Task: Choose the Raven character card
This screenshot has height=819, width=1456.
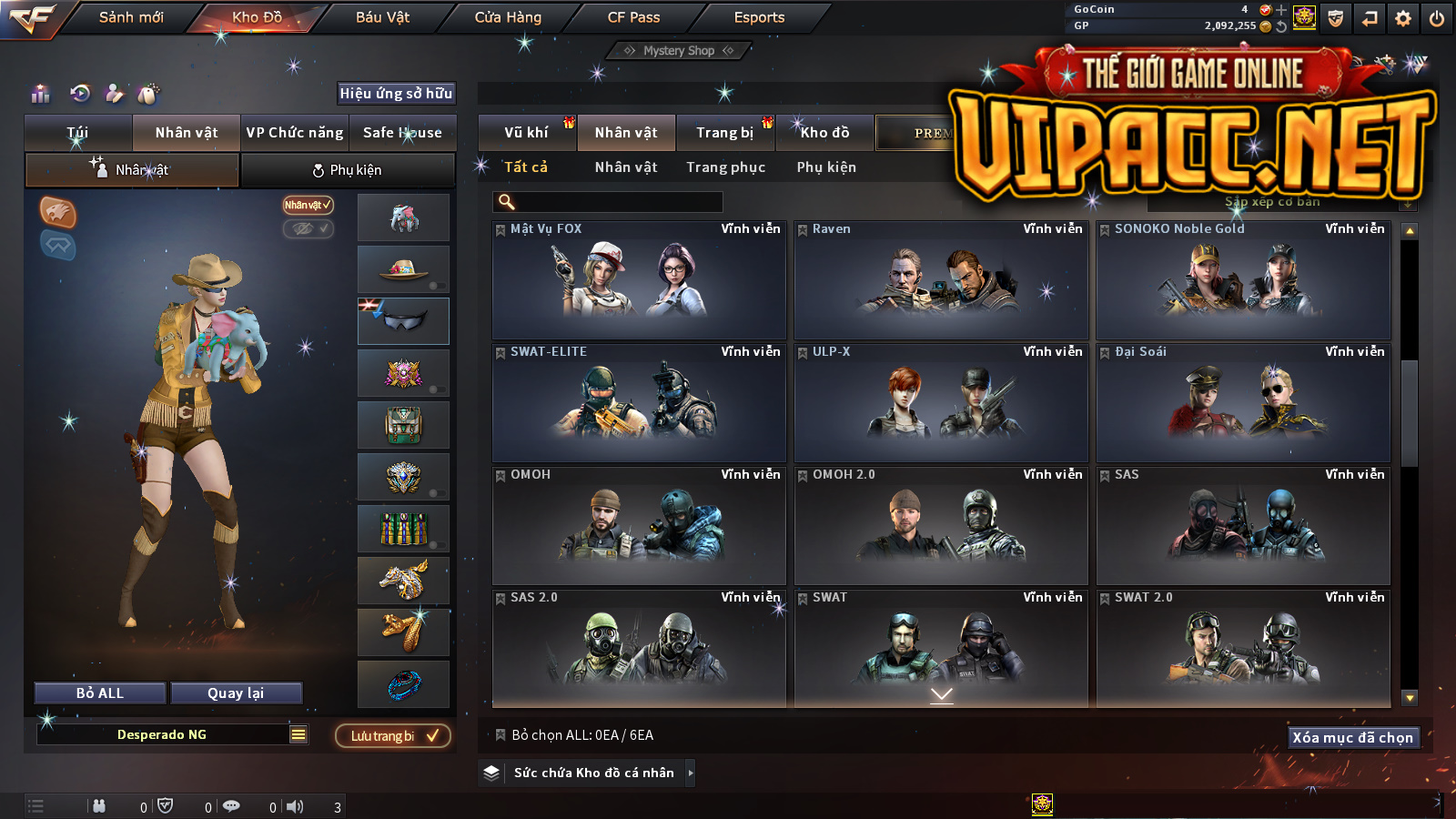Action: (941, 280)
